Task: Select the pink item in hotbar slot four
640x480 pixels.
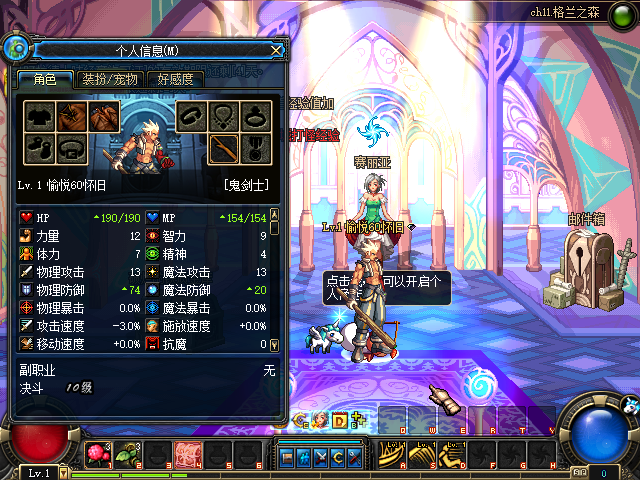Action: click(187, 455)
